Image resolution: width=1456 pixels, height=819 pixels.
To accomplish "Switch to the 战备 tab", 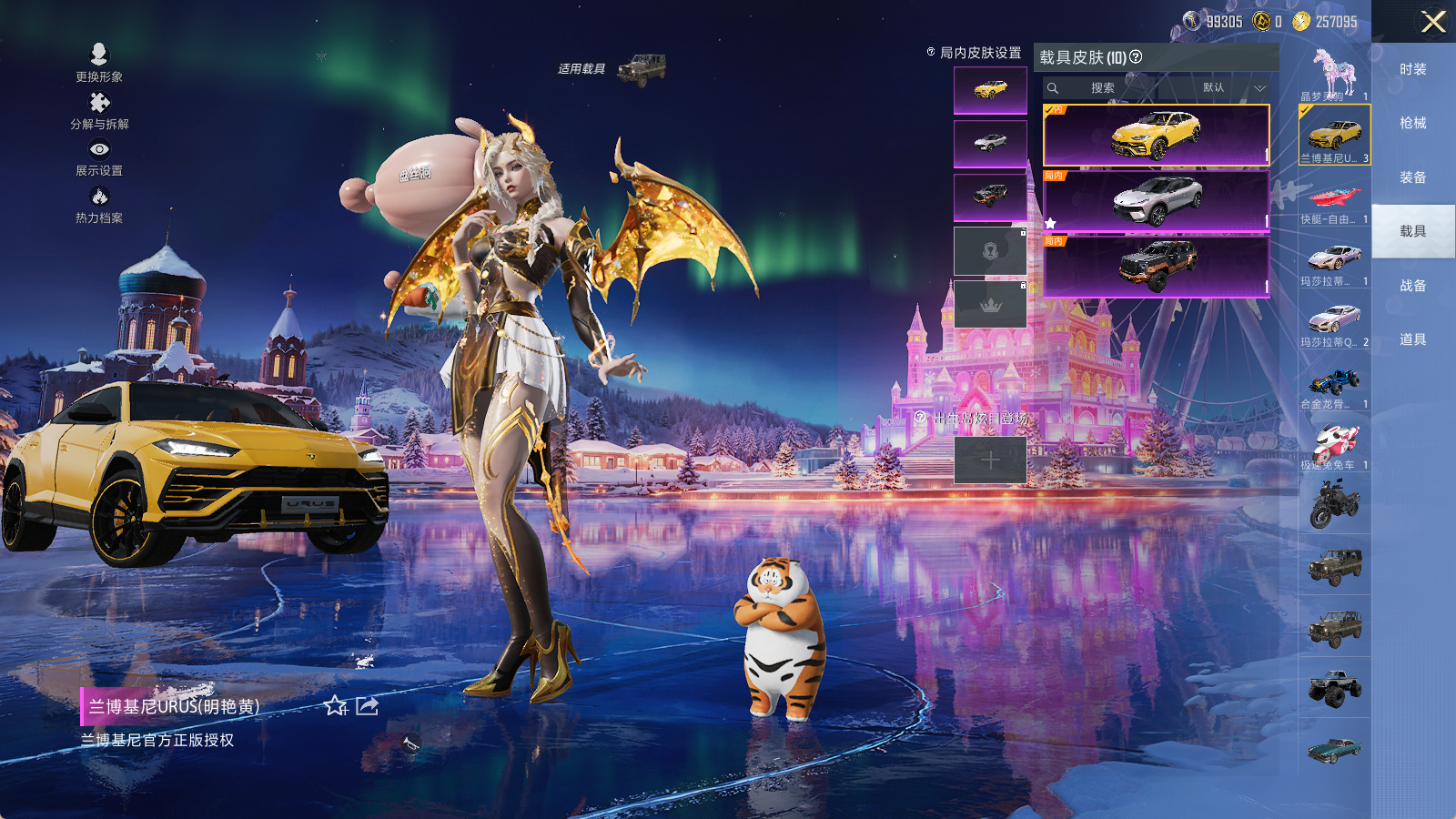I will coord(1412,286).
